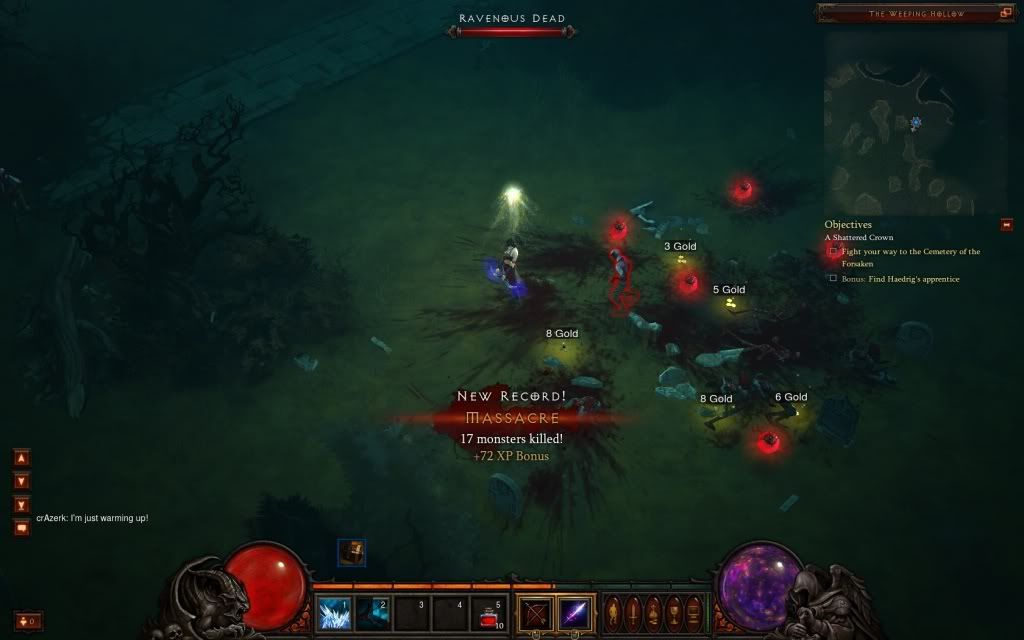Open the chat window with the speech bubble

(x=22, y=526)
